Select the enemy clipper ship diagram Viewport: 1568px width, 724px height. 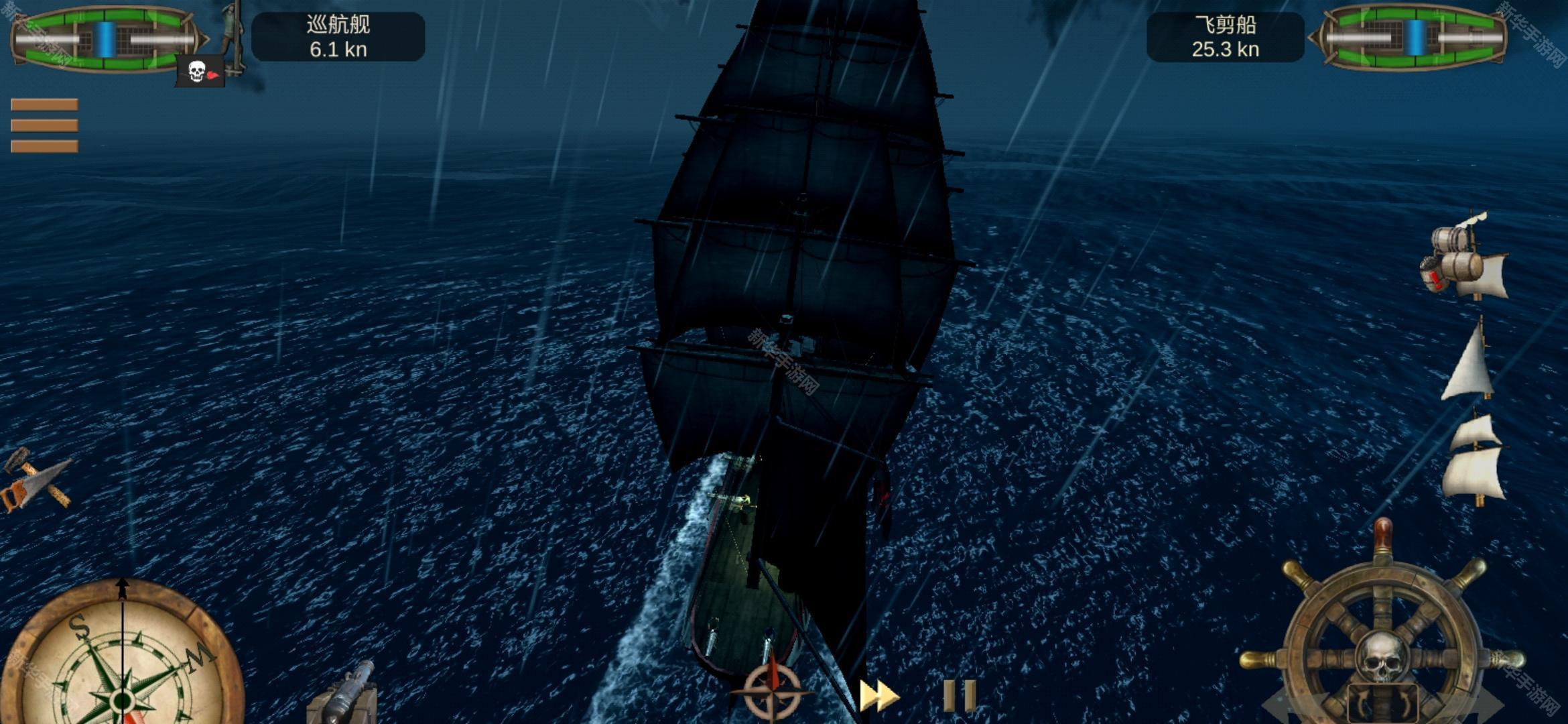(x=1414, y=38)
